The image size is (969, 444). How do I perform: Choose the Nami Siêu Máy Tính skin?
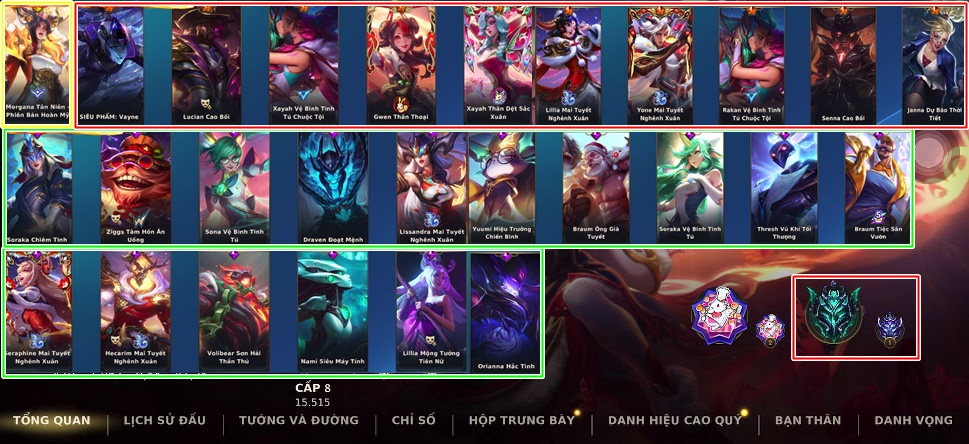[x=332, y=308]
